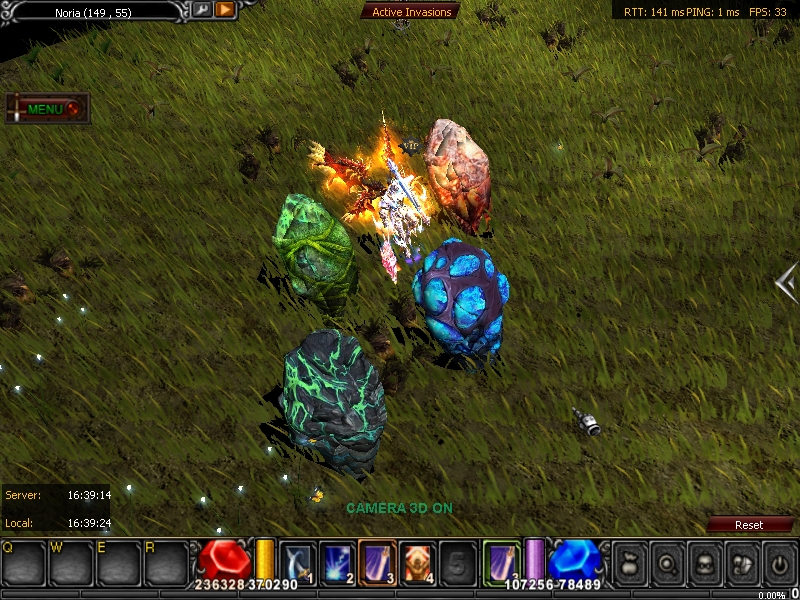Open the inventory bag icon
The height and width of the screenshot is (600, 800).
pyautogui.click(x=629, y=562)
